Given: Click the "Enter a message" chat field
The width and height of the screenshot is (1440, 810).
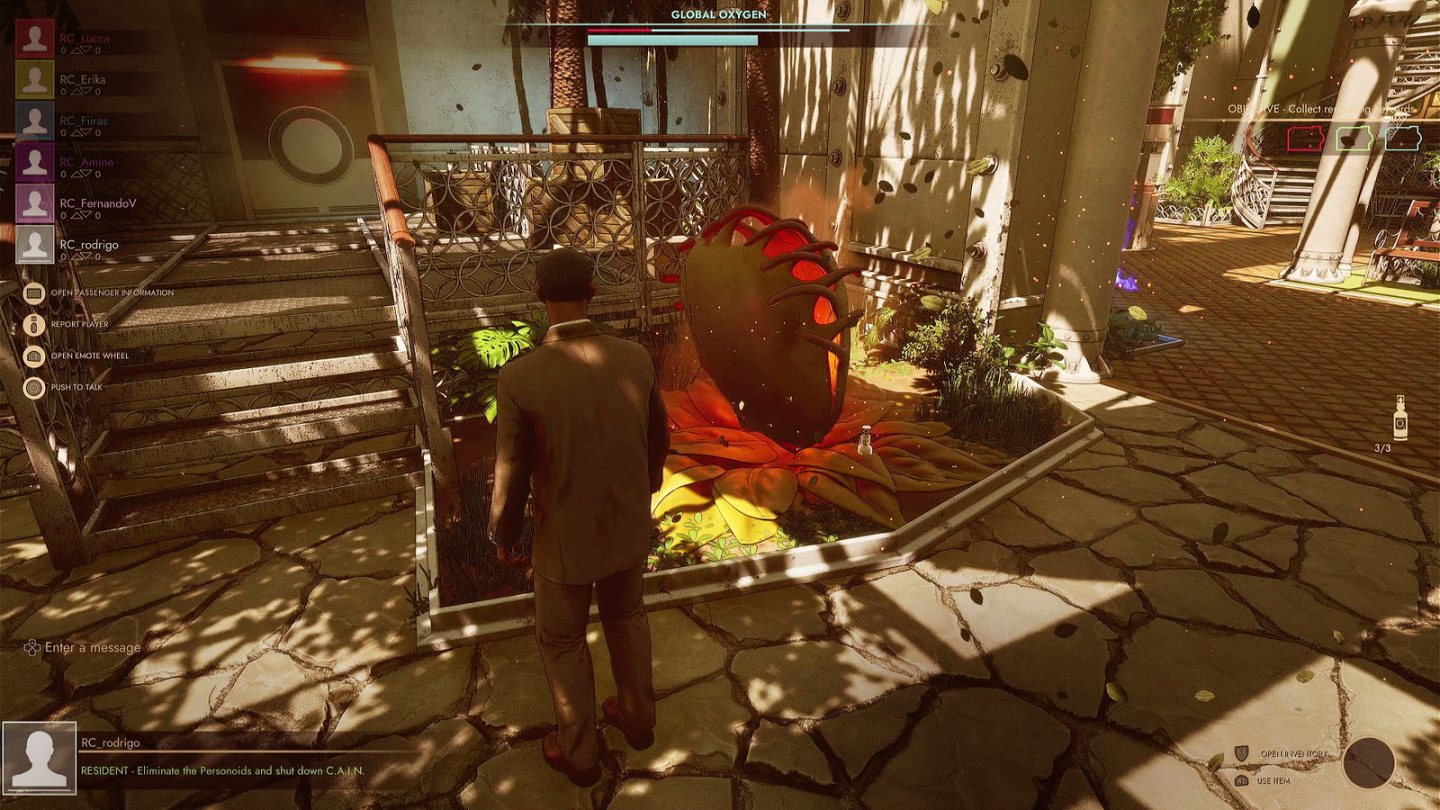Looking at the screenshot, I should (93, 648).
